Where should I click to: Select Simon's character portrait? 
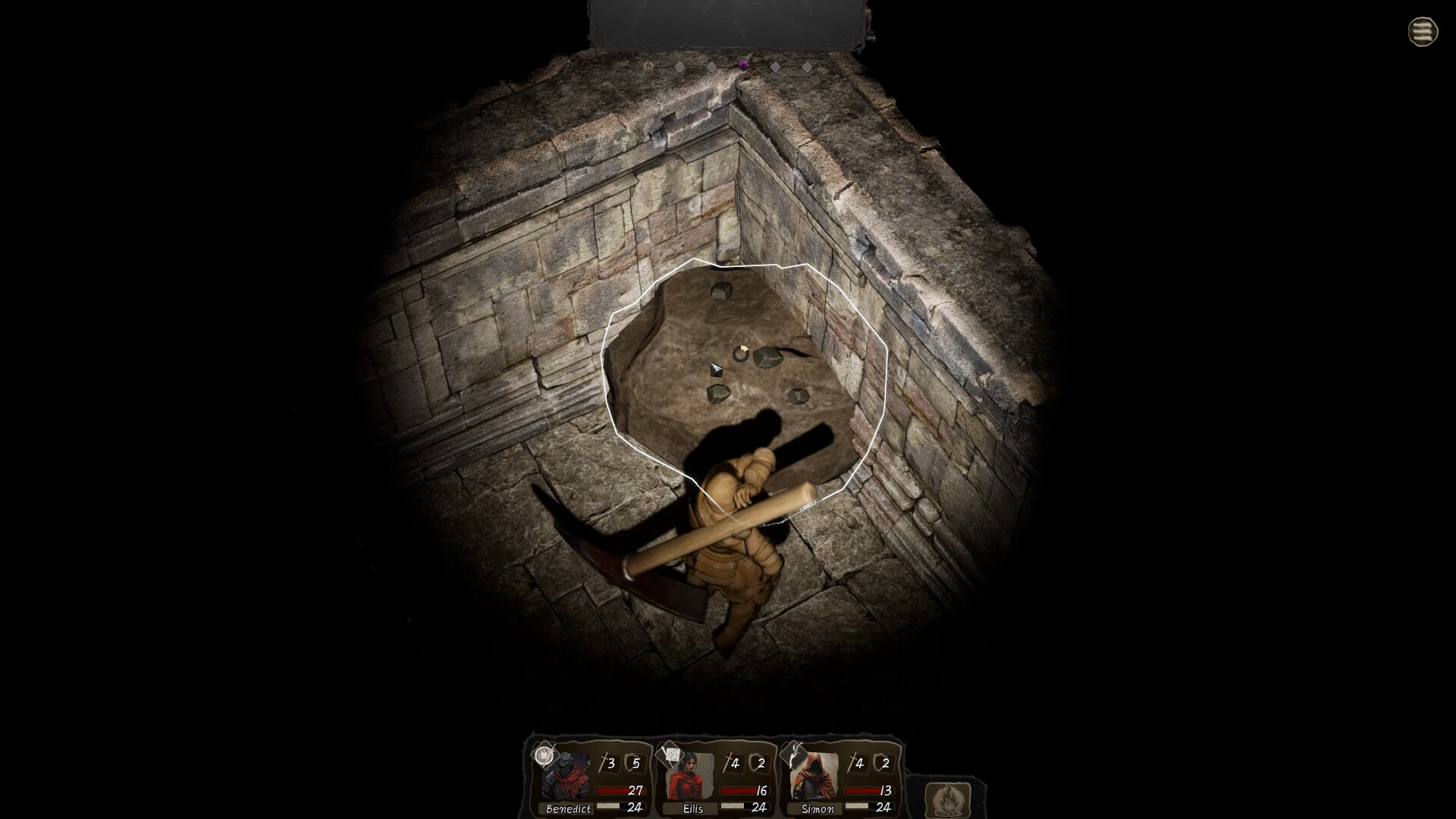814,774
